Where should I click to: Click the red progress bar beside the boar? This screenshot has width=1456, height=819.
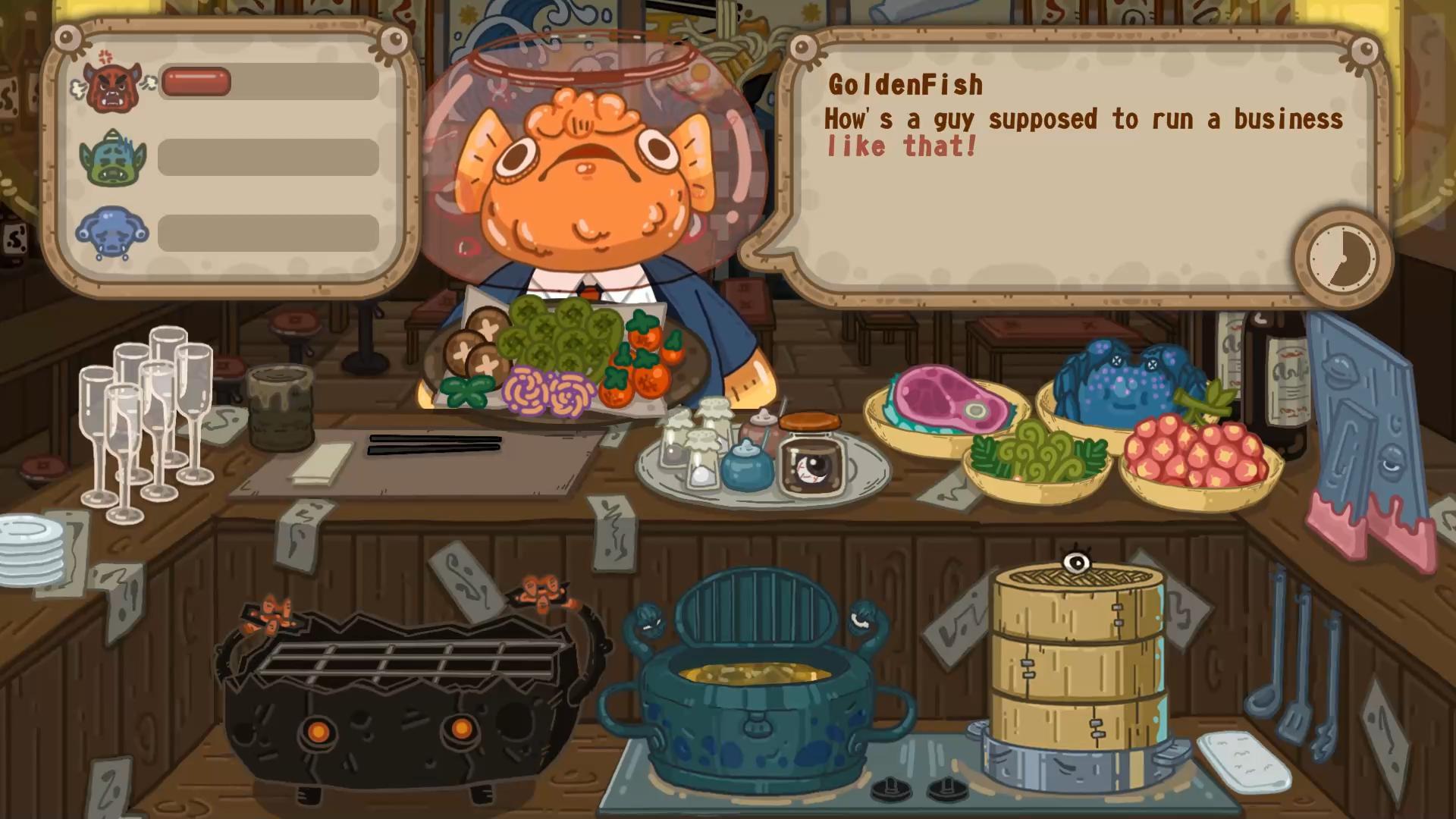point(196,81)
